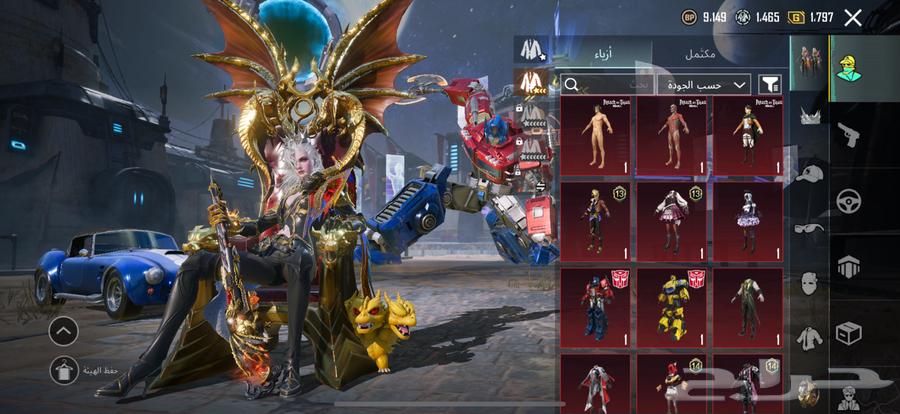Show the sunglasses eyewear category
The width and height of the screenshot is (900, 414).
(809, 228)
